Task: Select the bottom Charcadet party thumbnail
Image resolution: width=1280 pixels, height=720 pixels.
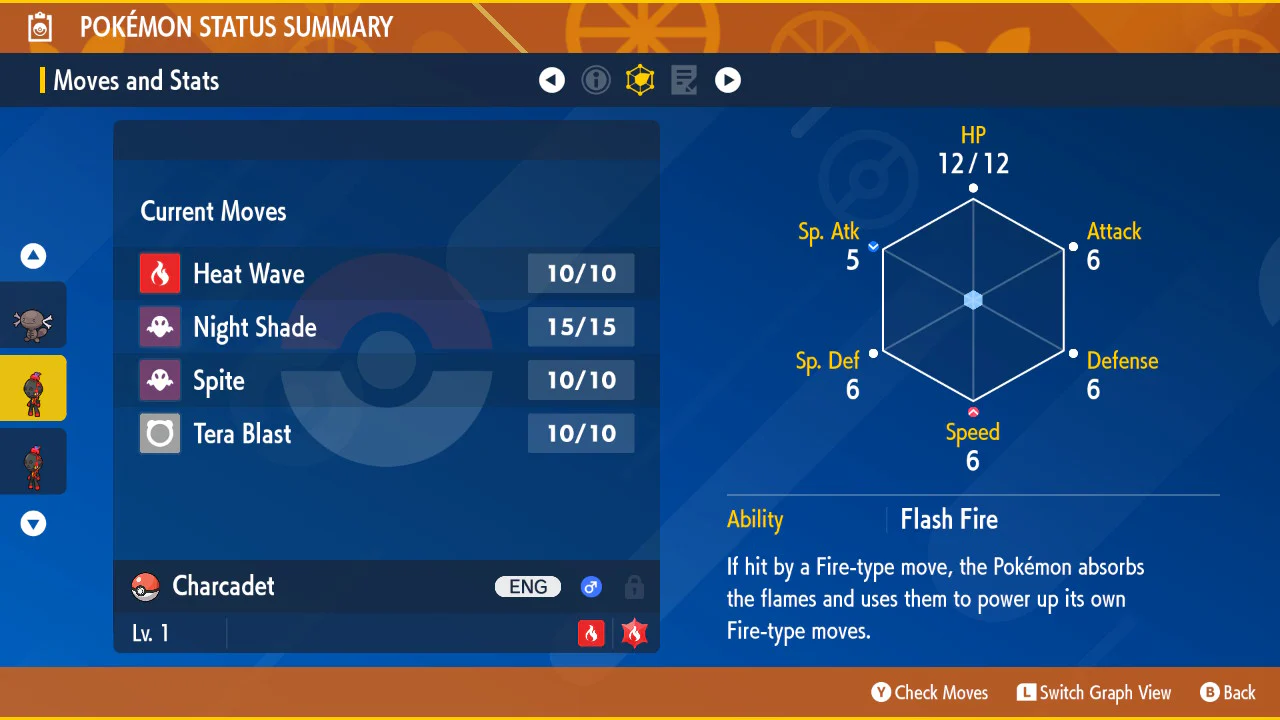Action: point(33,462)
